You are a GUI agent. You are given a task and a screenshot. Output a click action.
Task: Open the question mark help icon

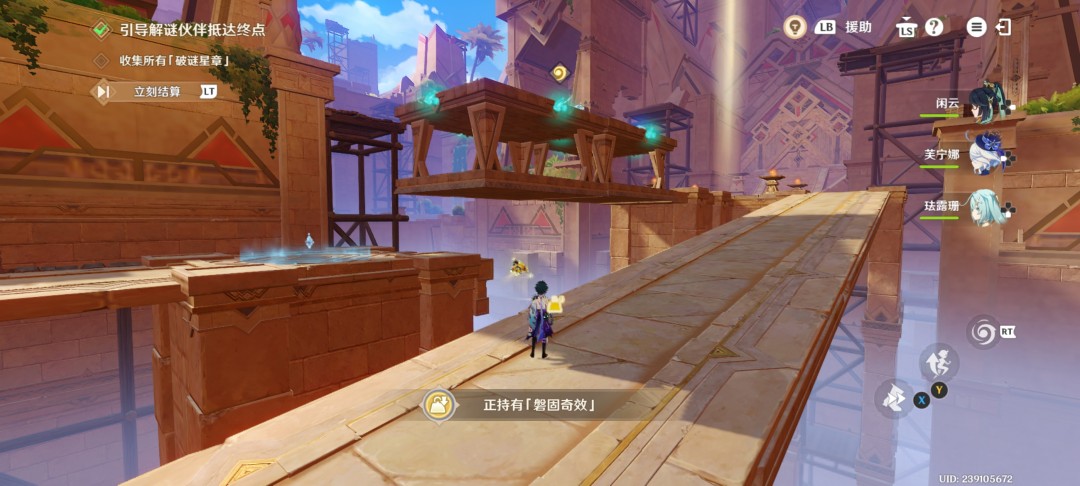tap(934, 27)
